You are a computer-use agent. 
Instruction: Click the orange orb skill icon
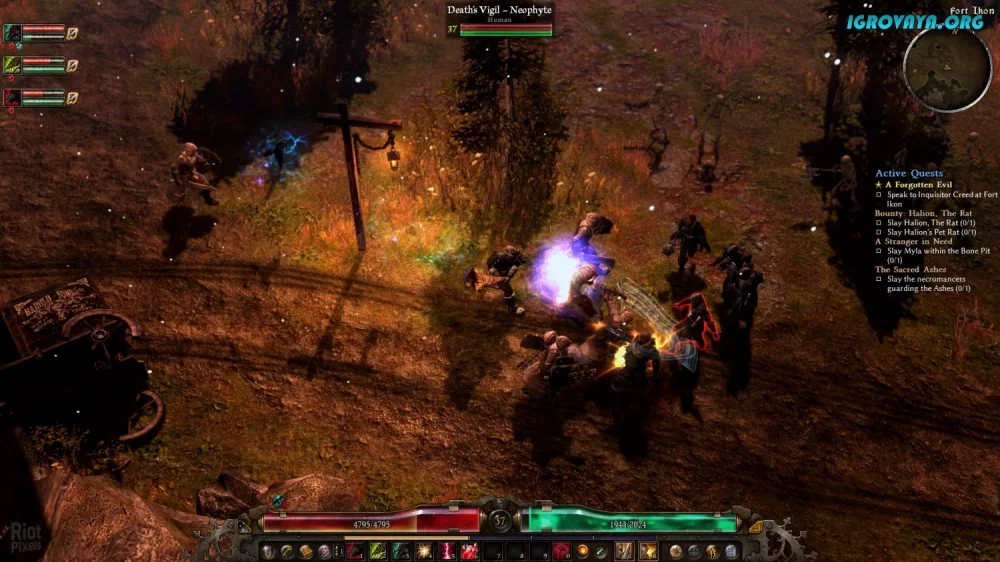coord(582,551)
